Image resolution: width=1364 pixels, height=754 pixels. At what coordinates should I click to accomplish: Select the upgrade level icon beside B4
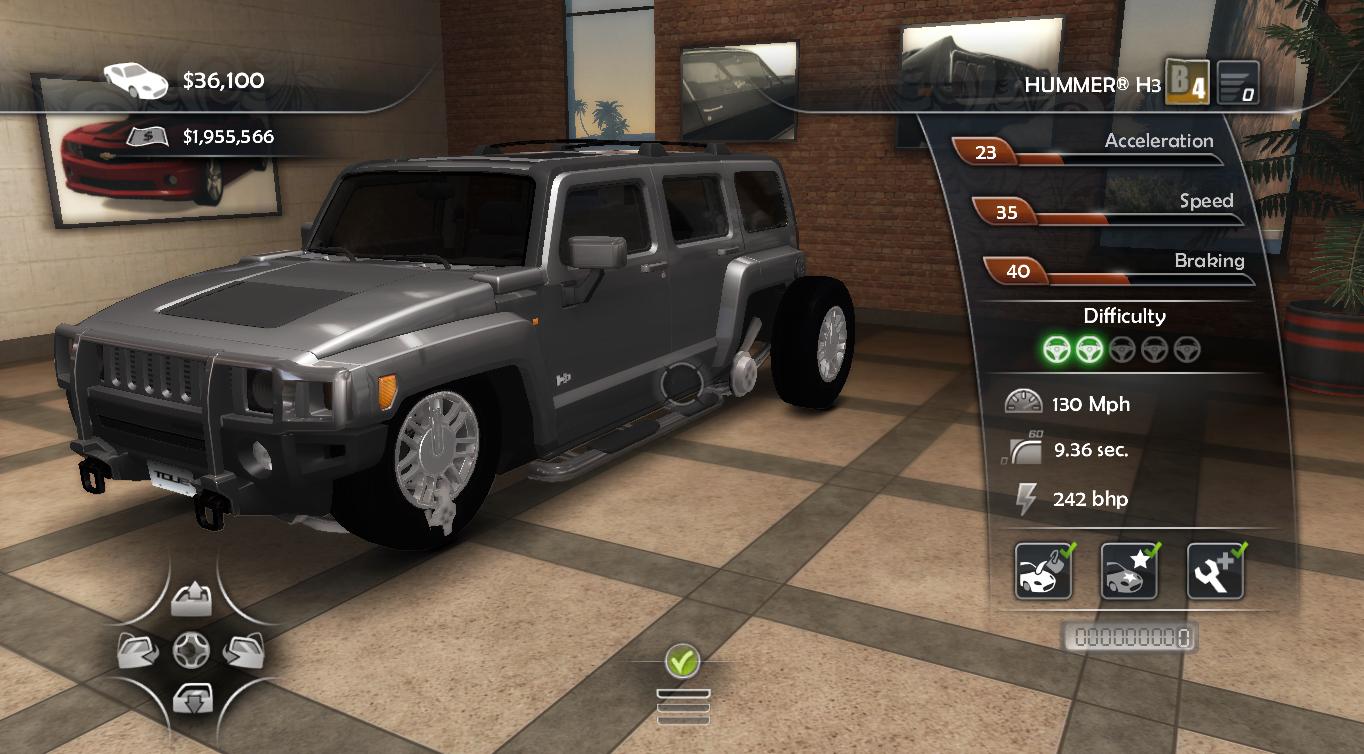pyautogui.click(x=1237, y=84)
